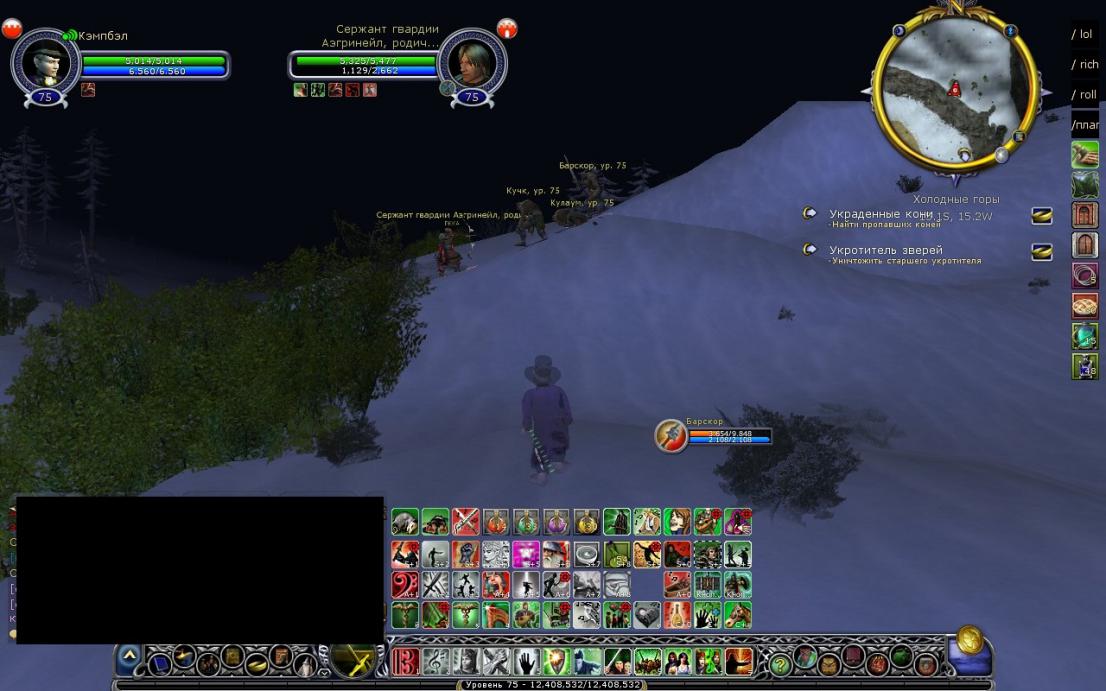
Task: Click the gold ring beside "Укротитель зверей"
Action: coord(810,250)
